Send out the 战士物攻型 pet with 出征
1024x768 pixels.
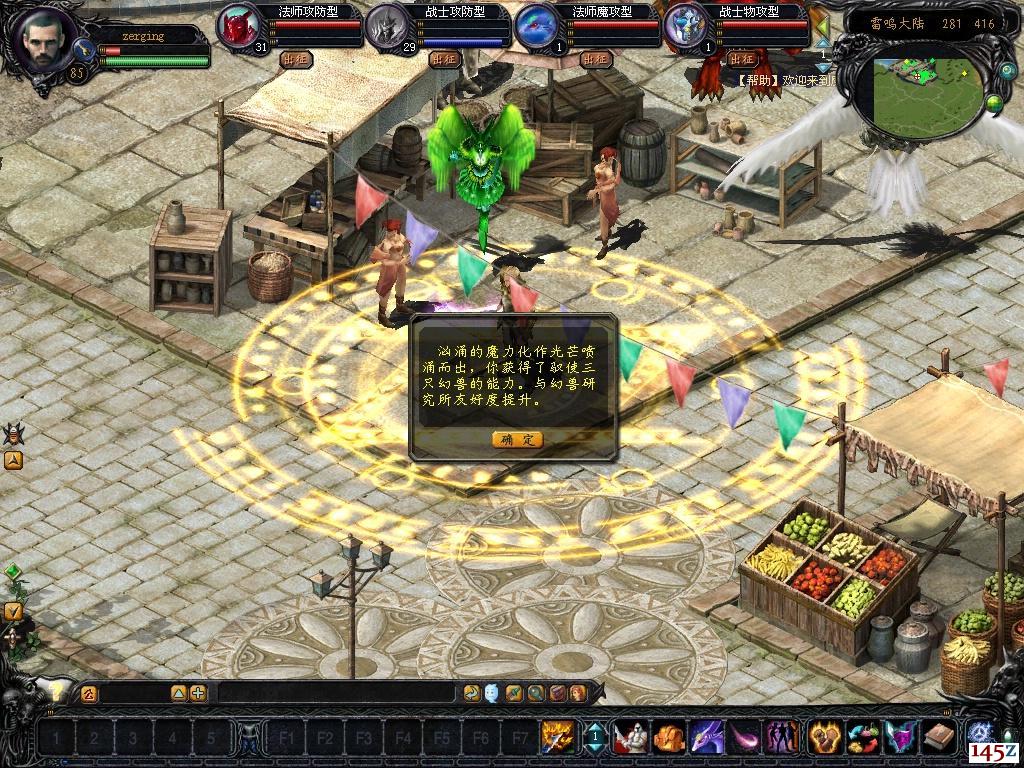pyautogui.click(x=742, y=59)
